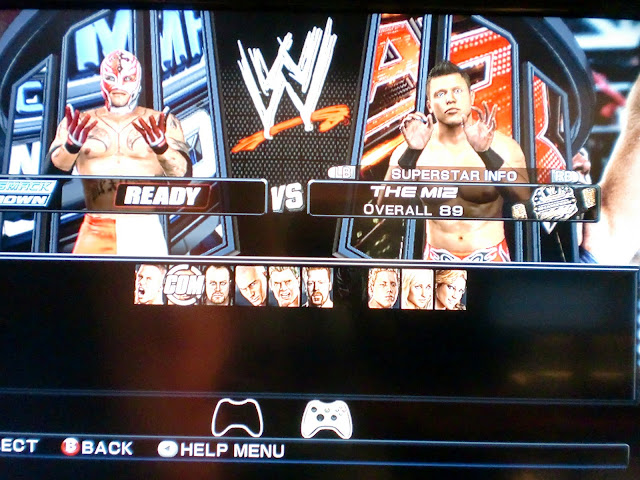
Task: Pick the long dark-haired Undertaker portrait
Action: tap(217, 286)
